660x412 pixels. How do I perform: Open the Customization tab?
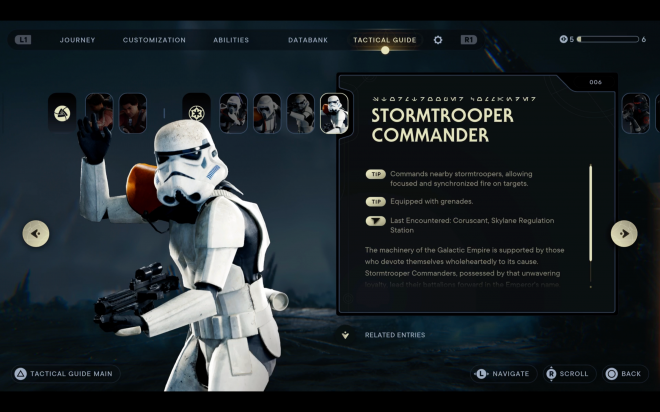coord(154,40)
